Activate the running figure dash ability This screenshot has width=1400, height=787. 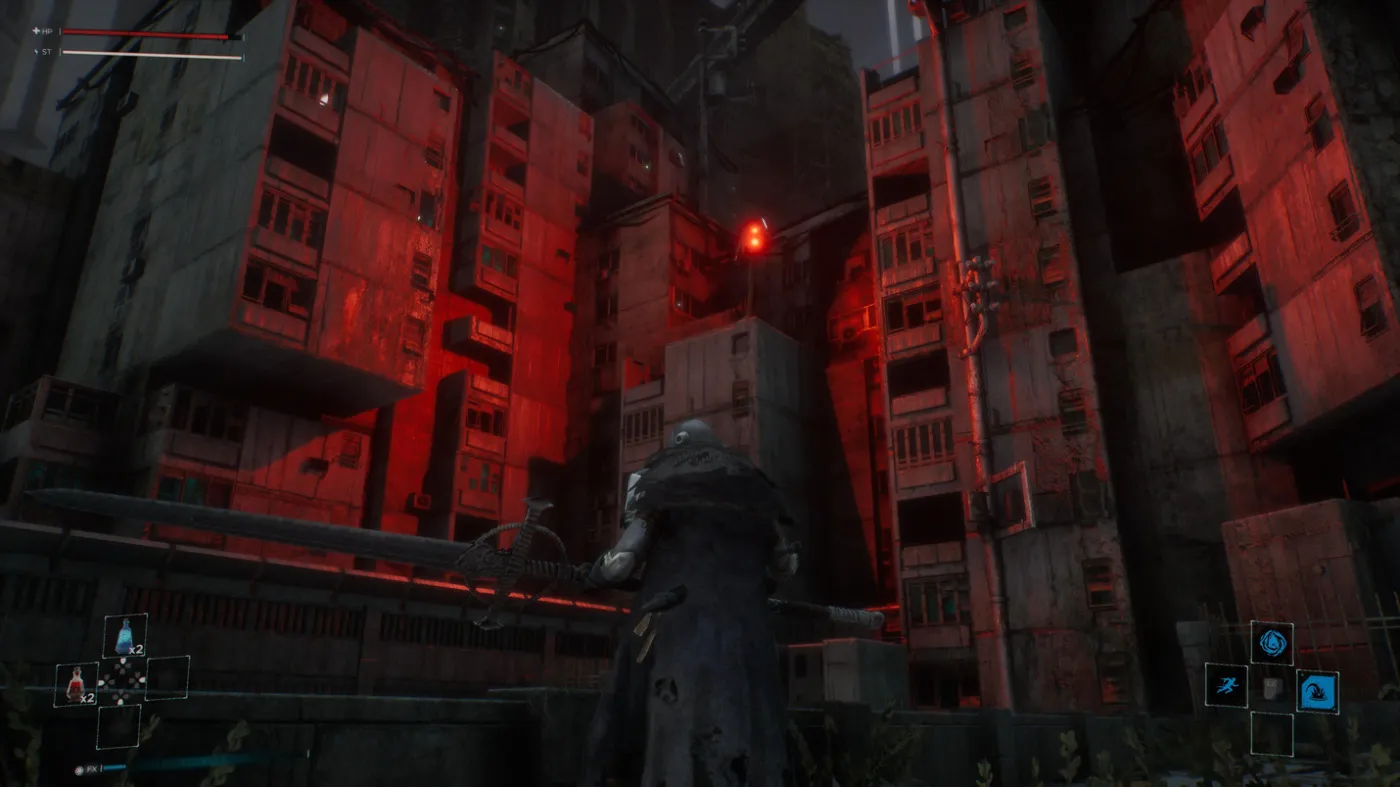[x=1225, y=686]
